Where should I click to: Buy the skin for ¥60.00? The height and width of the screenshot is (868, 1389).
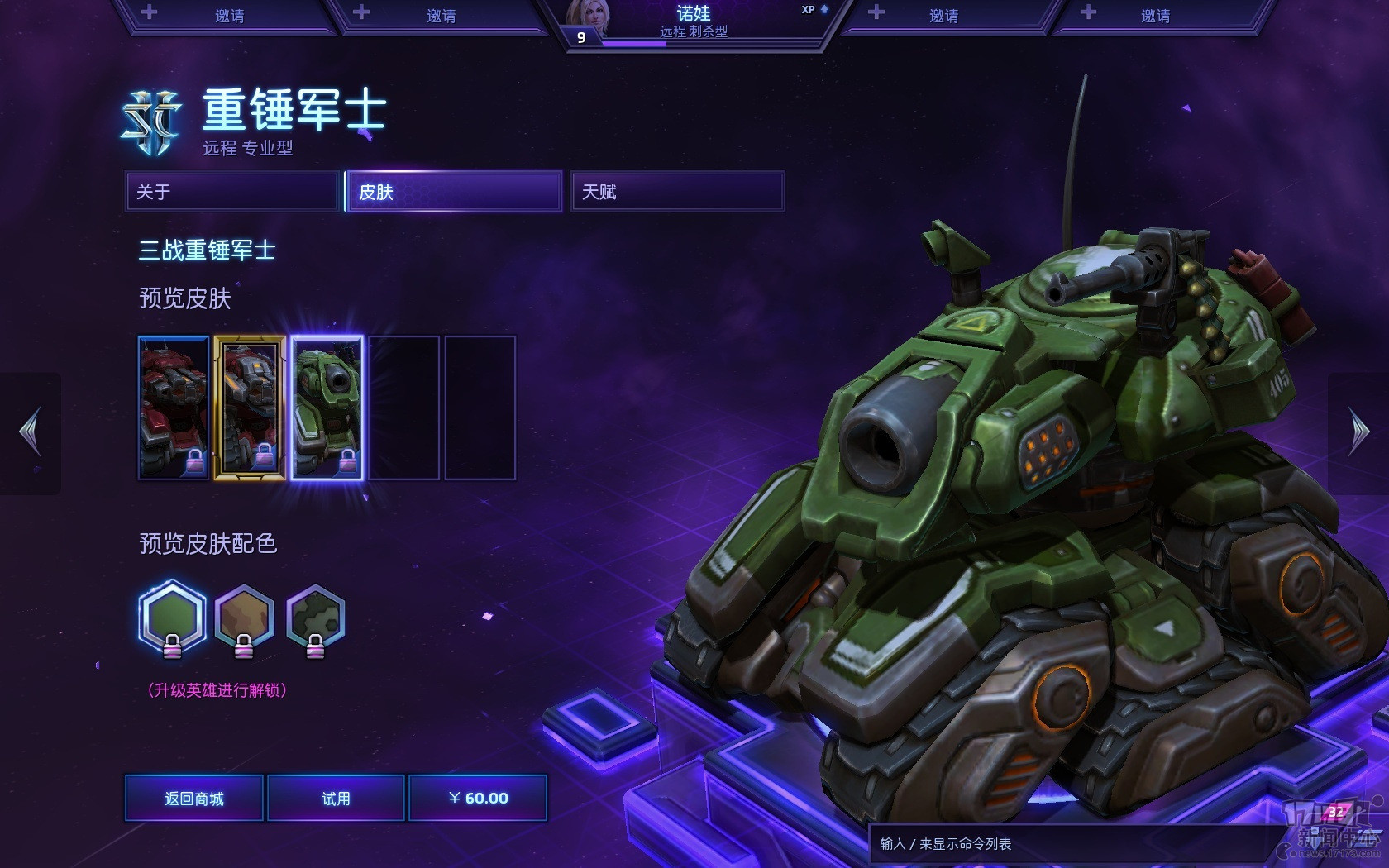pyautogui.click(x=478, y=798)
